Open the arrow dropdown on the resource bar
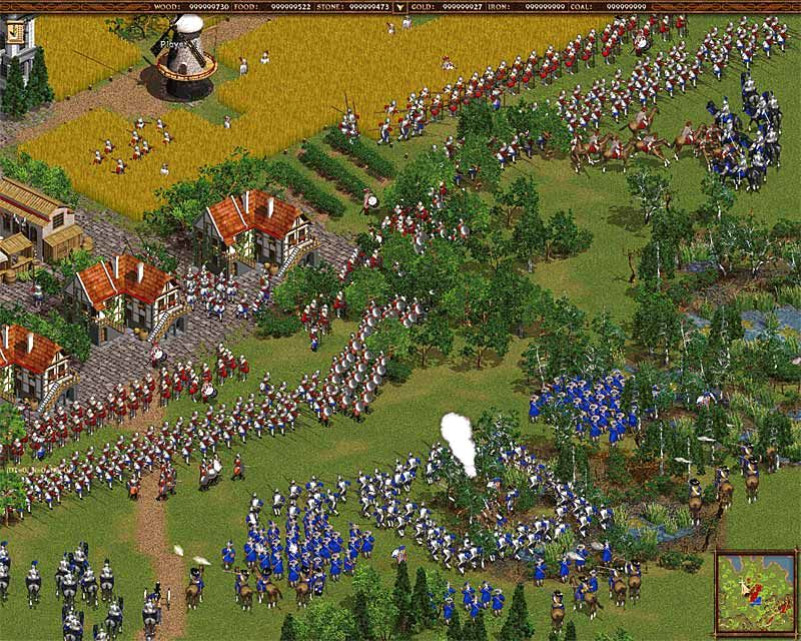This screenshot has height=641, width=801. [x=401, y=6]
